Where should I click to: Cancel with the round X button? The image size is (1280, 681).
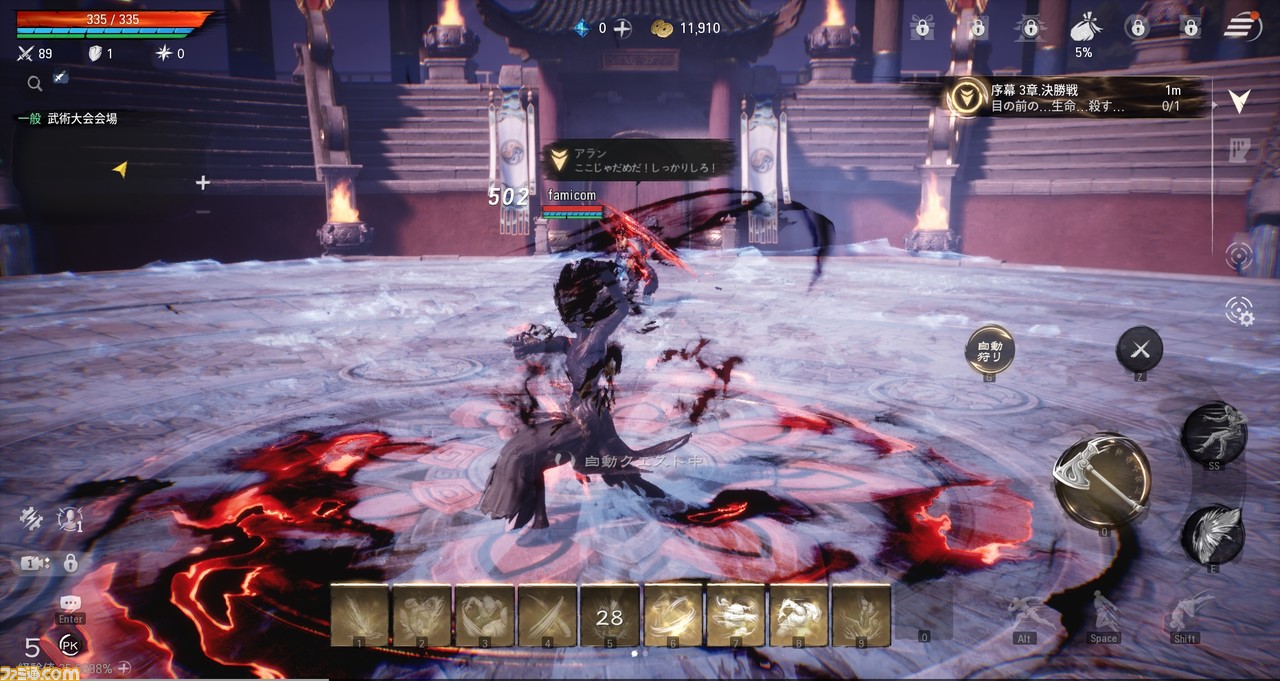(1140, 349)
